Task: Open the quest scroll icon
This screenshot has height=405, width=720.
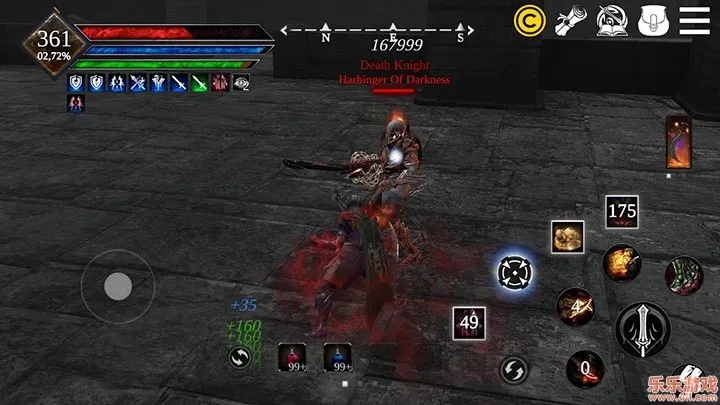Action: [x=570, y=19]
